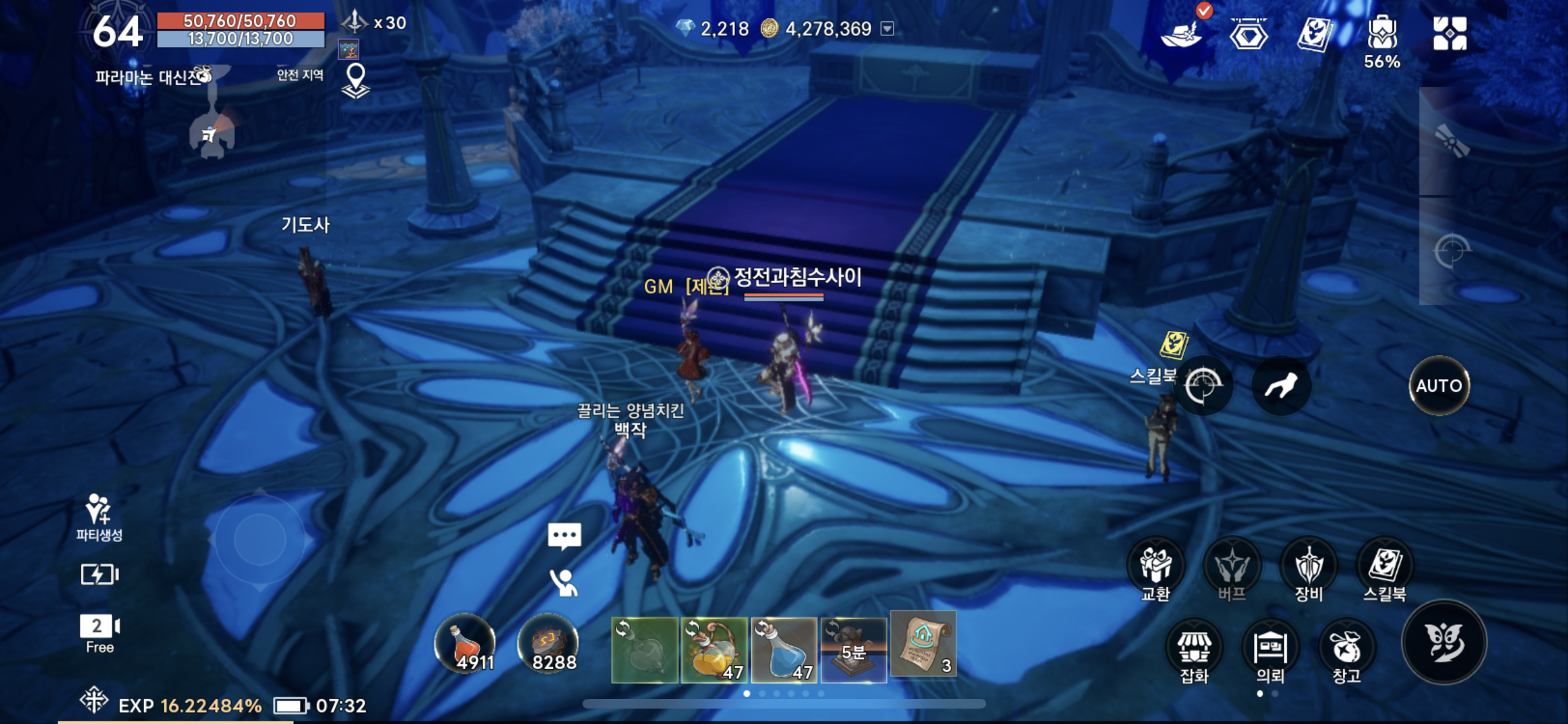Toggle the AUTO battle button
This screenshot has width=1568, height=724.
pyautogui.click(x=1439, y=385)
